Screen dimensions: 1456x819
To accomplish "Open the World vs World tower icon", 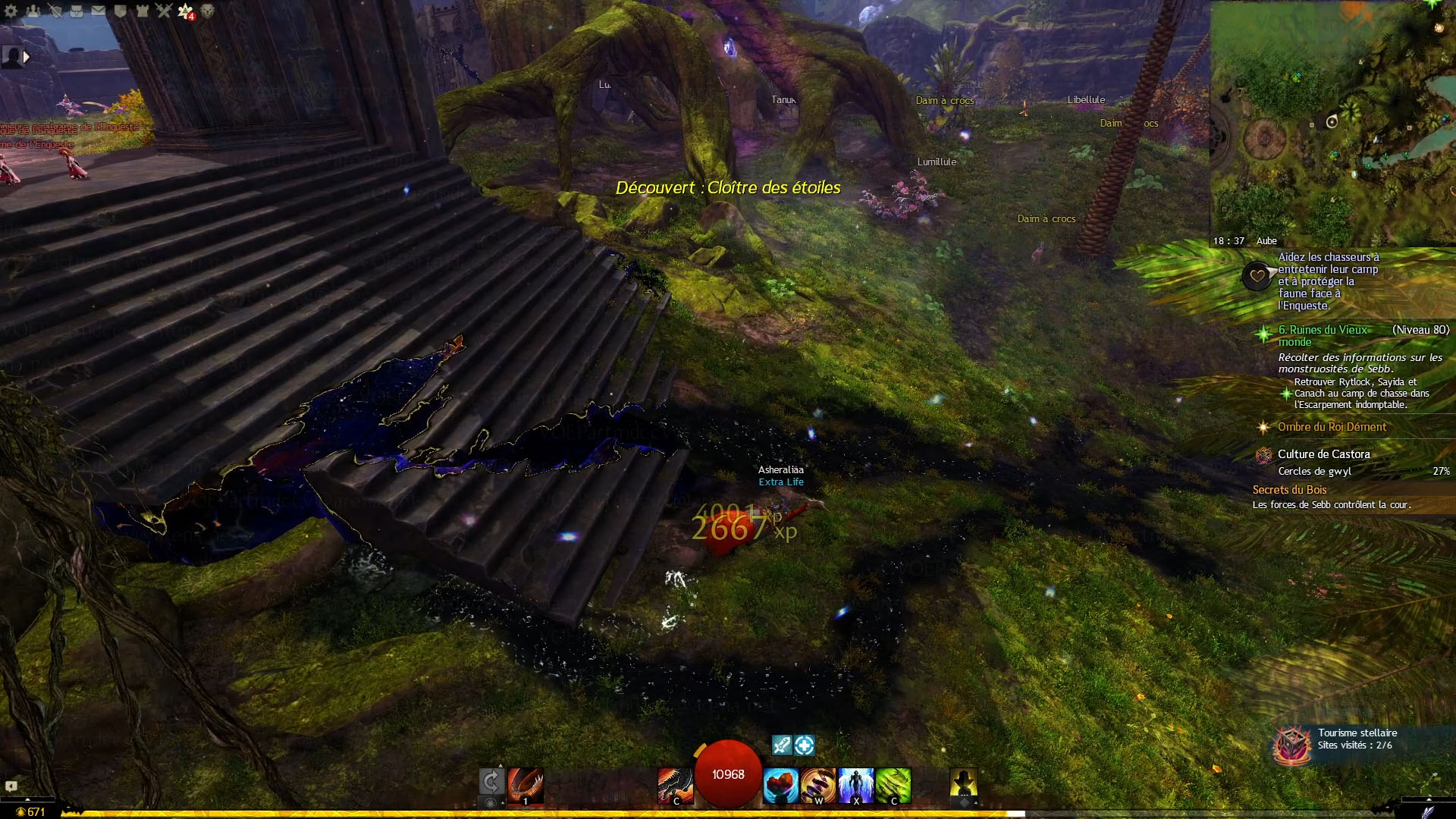I will (142, 11).
